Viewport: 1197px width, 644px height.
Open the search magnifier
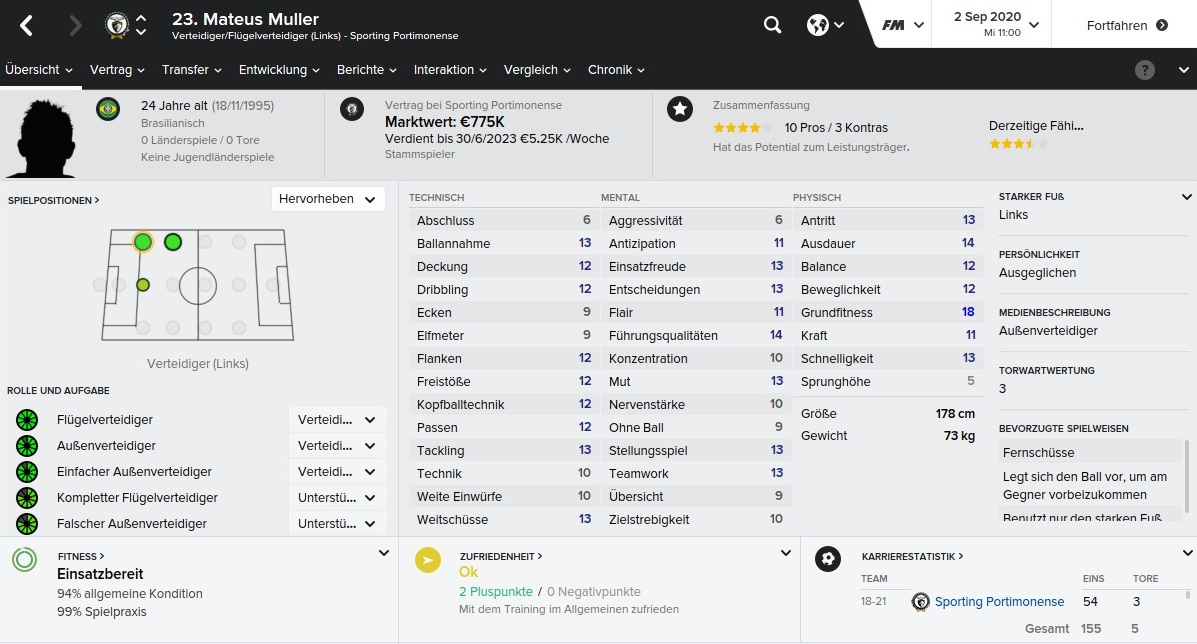pyautogui.click(x=772, y=25)
